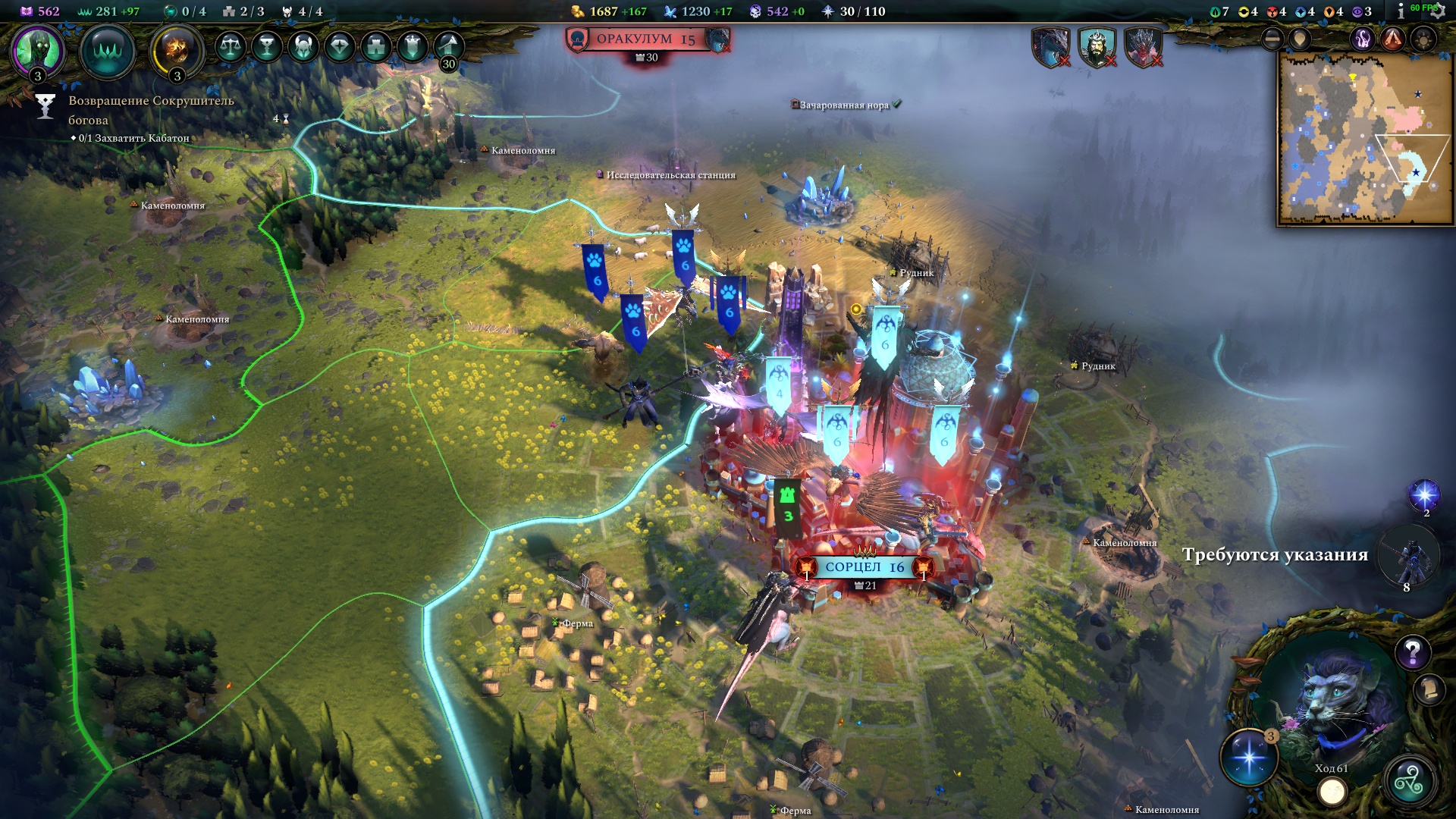This screenshot has width=1456, height=819.
Task: Click the triskelion end turn button
Action: click(1408, 781)
